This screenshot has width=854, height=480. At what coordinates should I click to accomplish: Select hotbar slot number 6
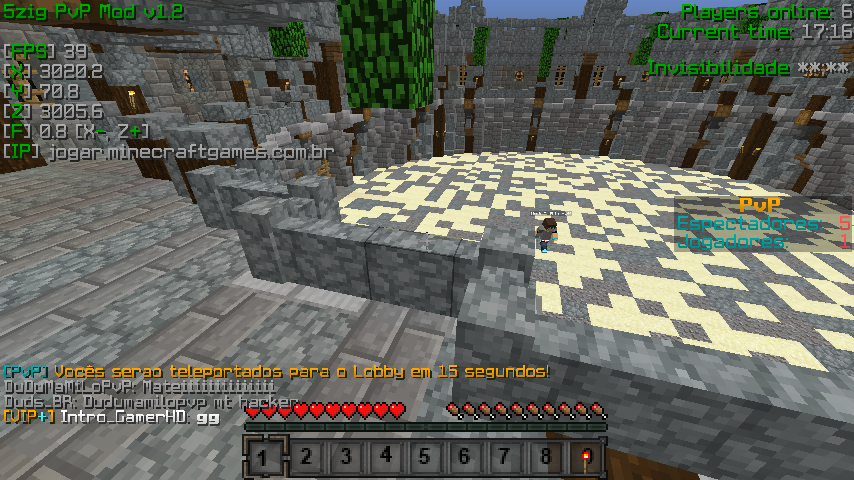465,458
